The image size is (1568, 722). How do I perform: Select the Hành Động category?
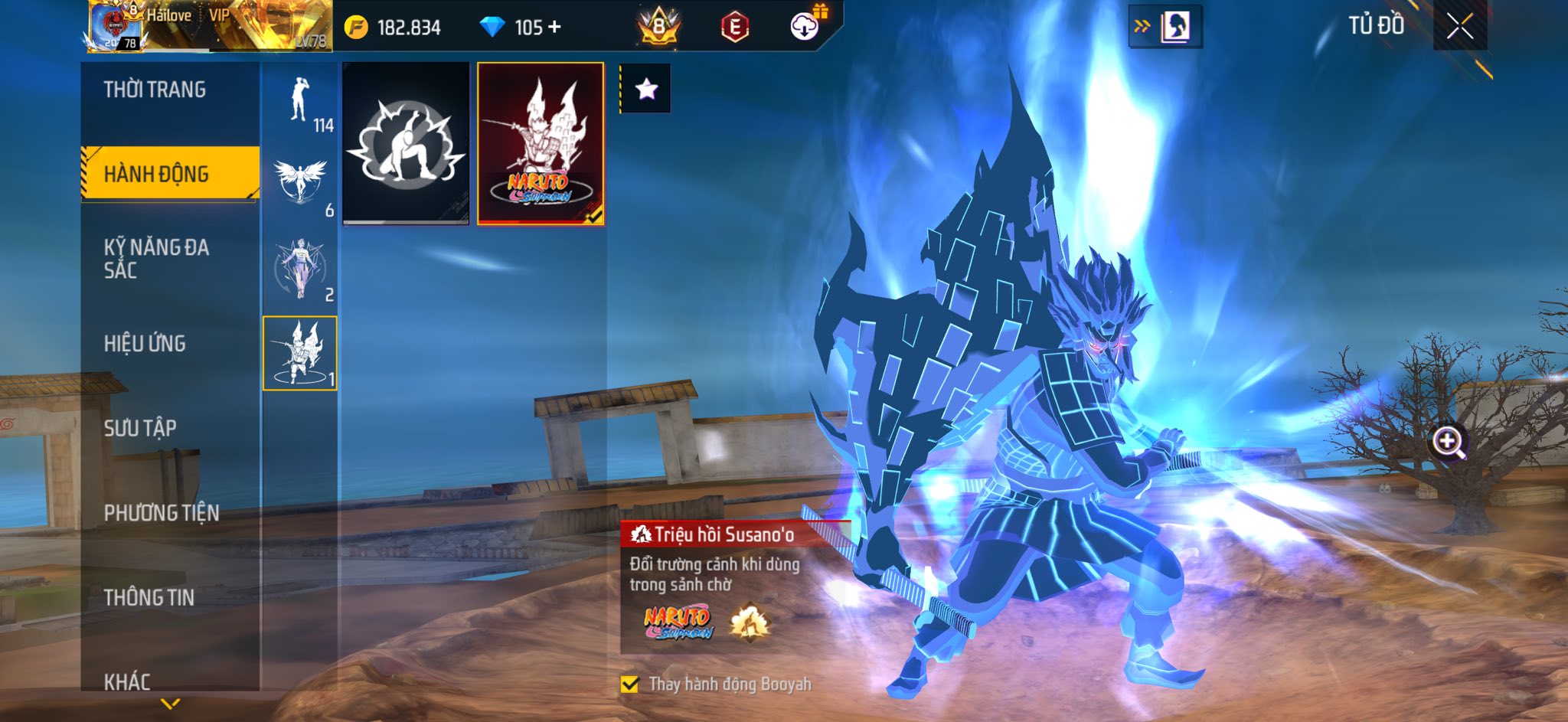point(156,174)
